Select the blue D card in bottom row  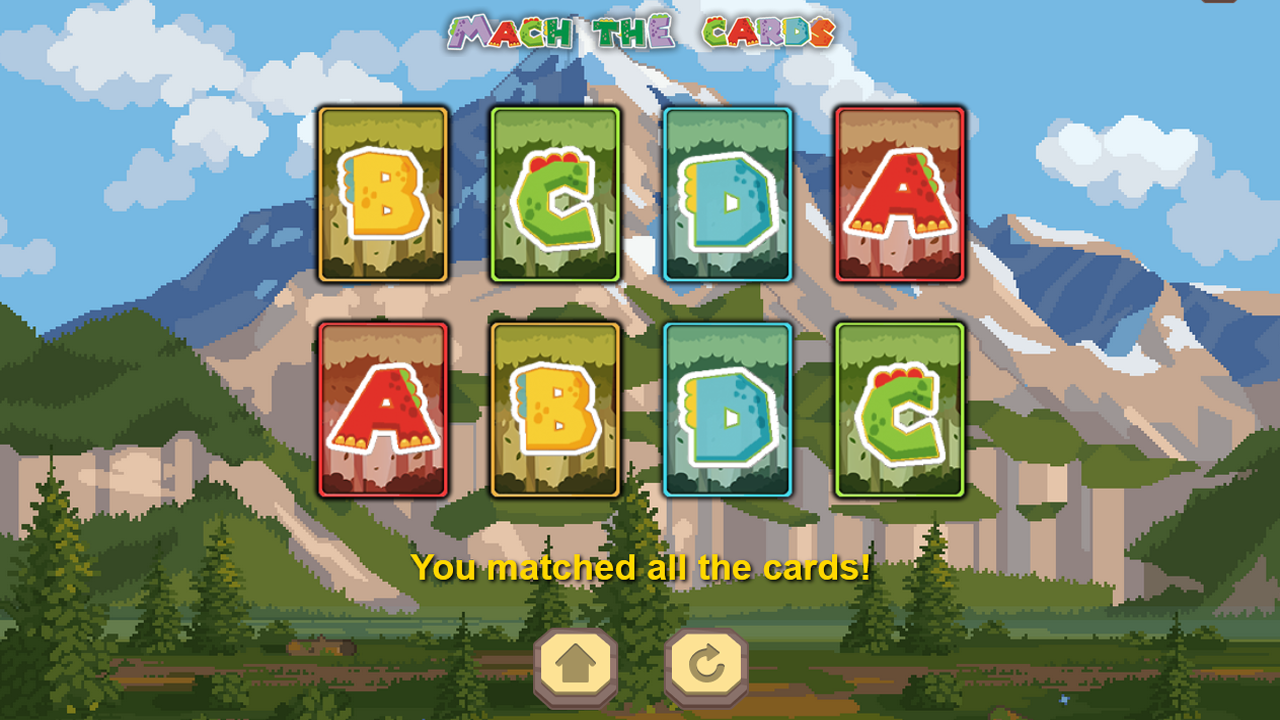(x=729, y=408)
